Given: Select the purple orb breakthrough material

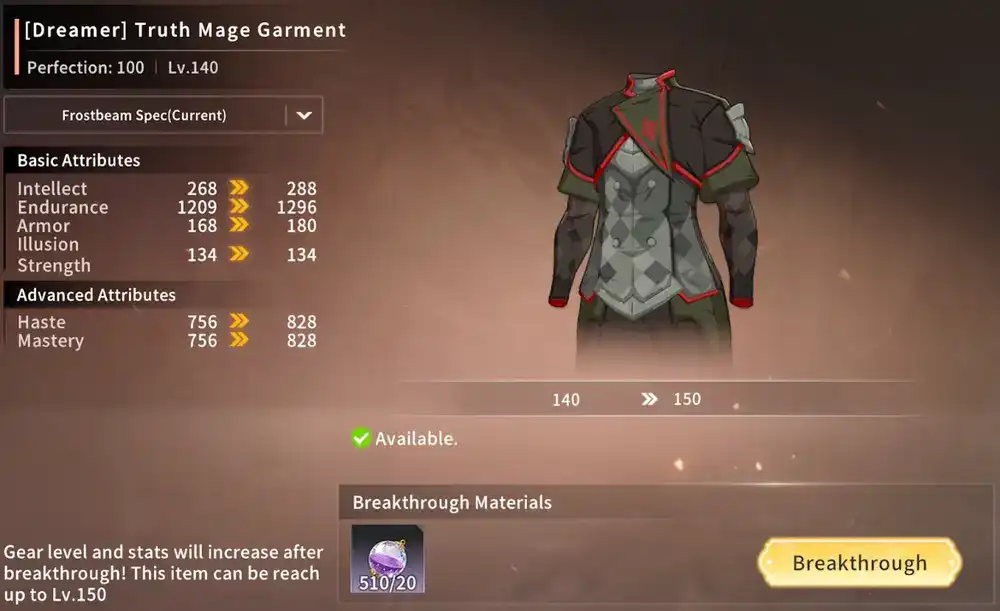Looking at the screenshot, I should point(387,559).
